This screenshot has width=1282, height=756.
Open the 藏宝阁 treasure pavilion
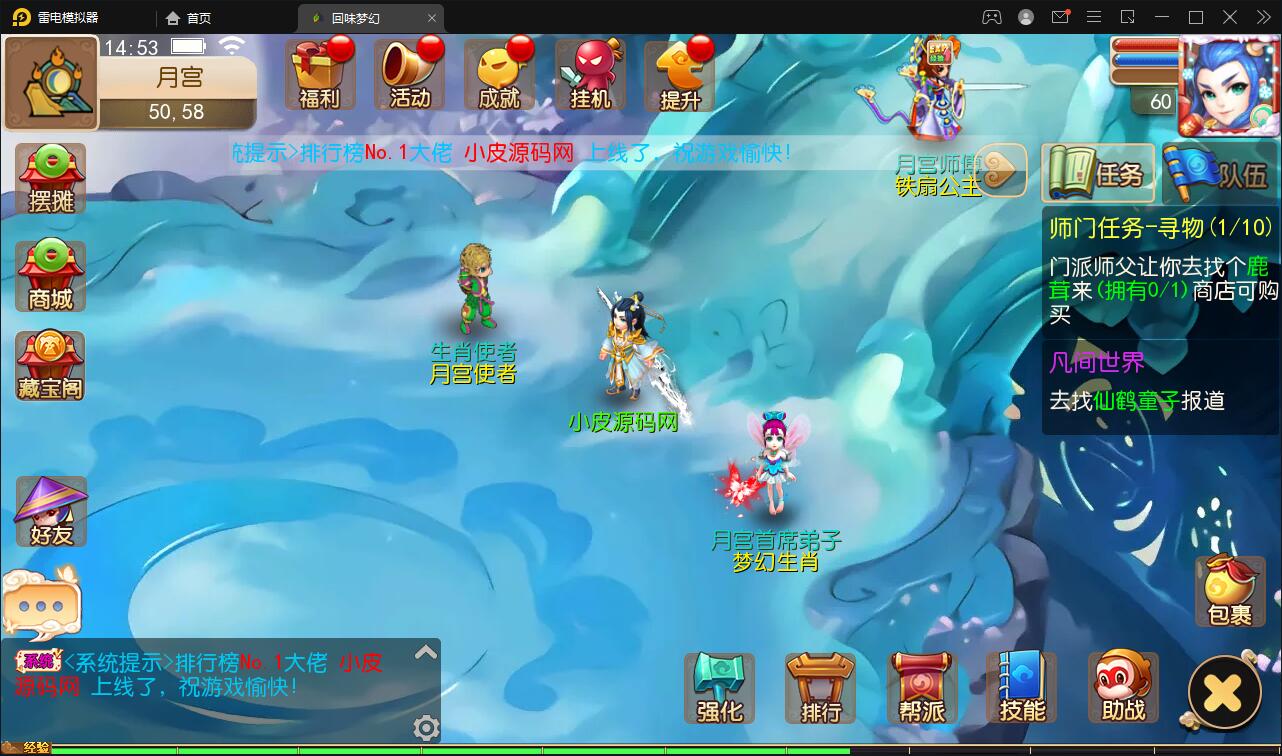click(x=50, y=367)
